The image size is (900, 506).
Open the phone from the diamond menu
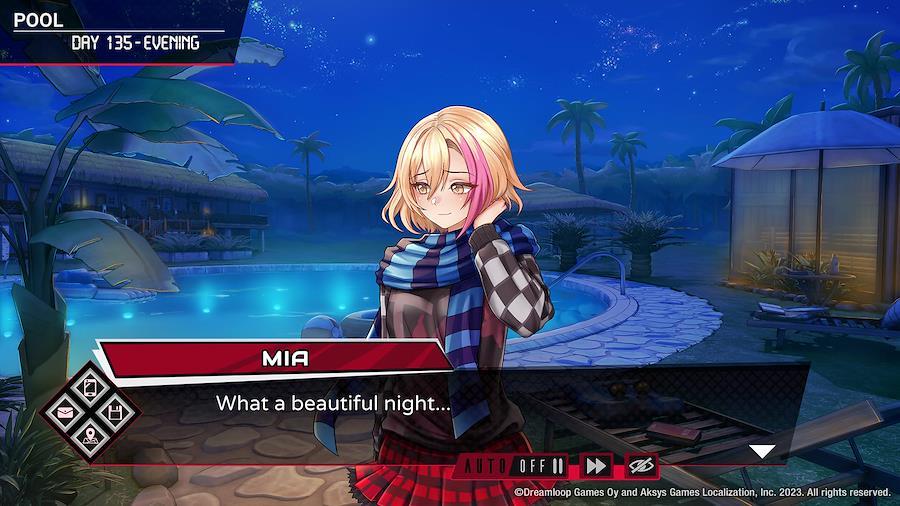(x=89, y=387)
